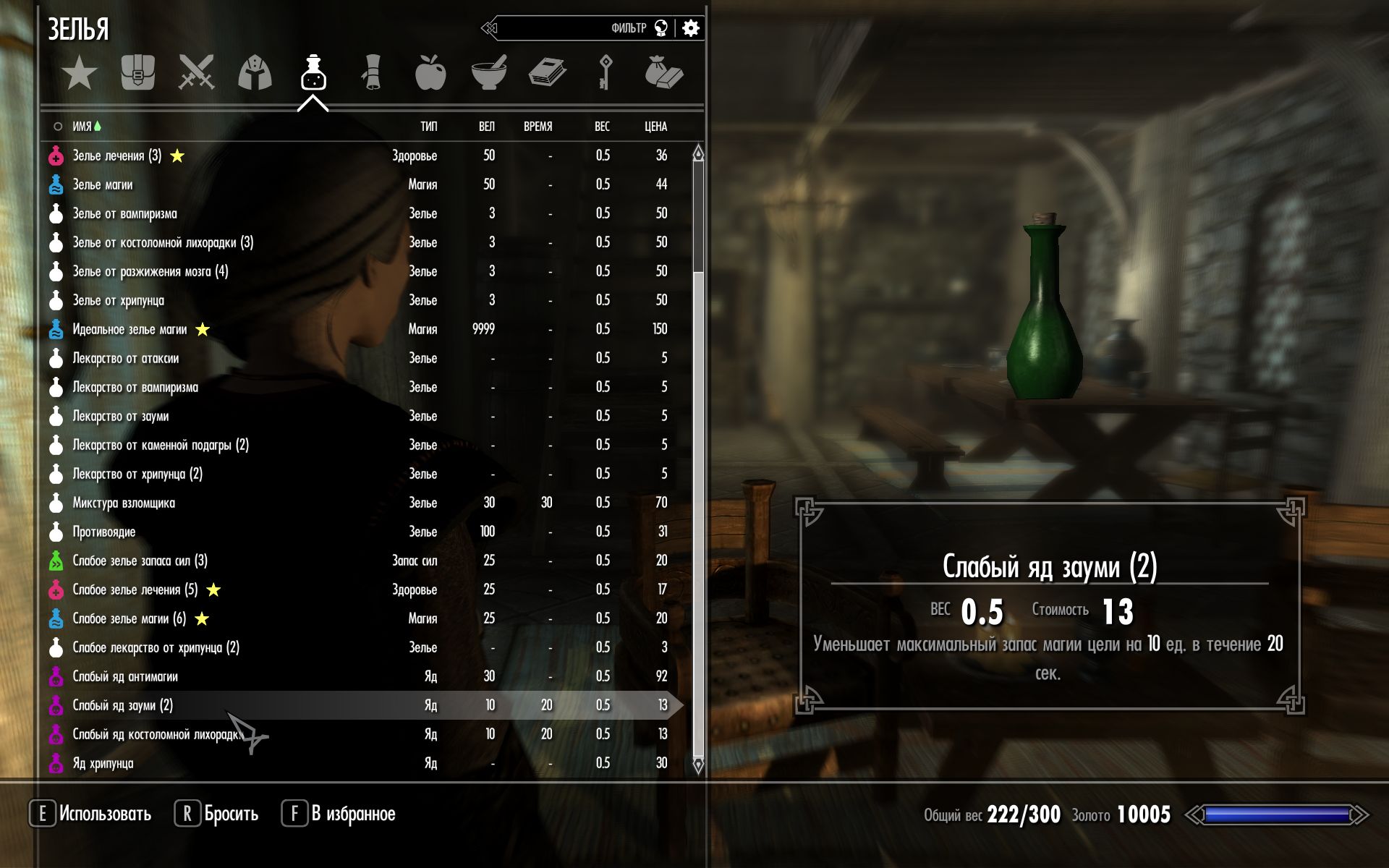Sort the list by price column
The image size is (1389, 868).
[655, 127]
